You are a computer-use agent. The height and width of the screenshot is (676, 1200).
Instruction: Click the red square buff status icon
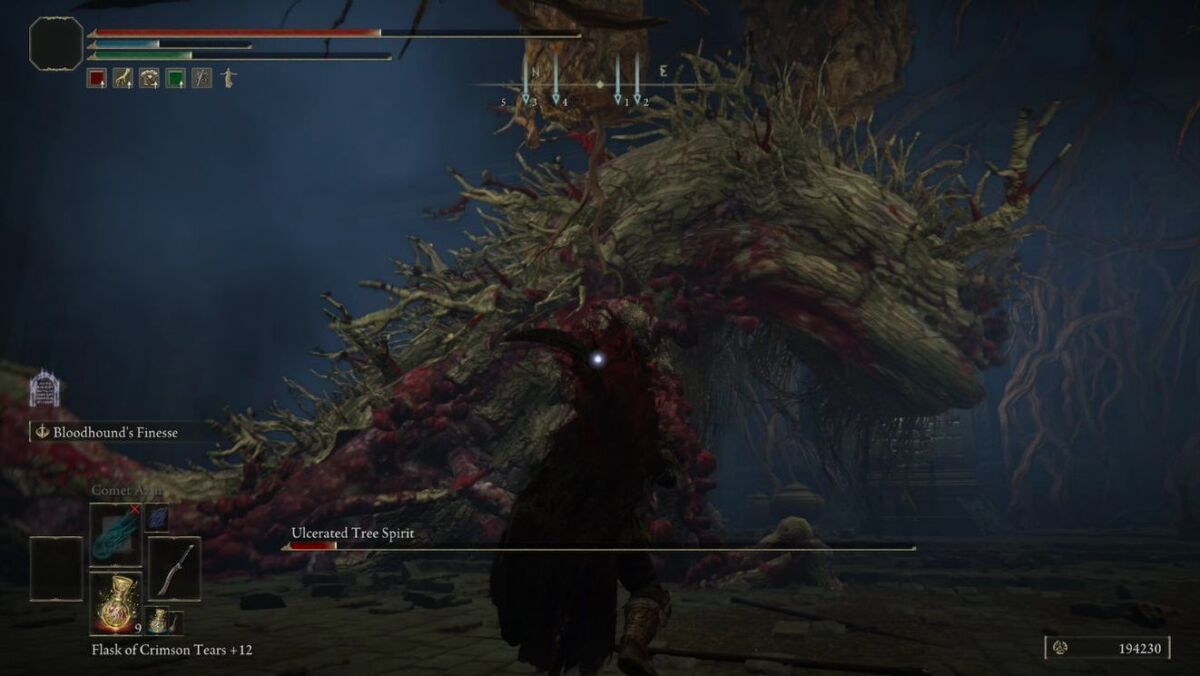pos(97,78)
